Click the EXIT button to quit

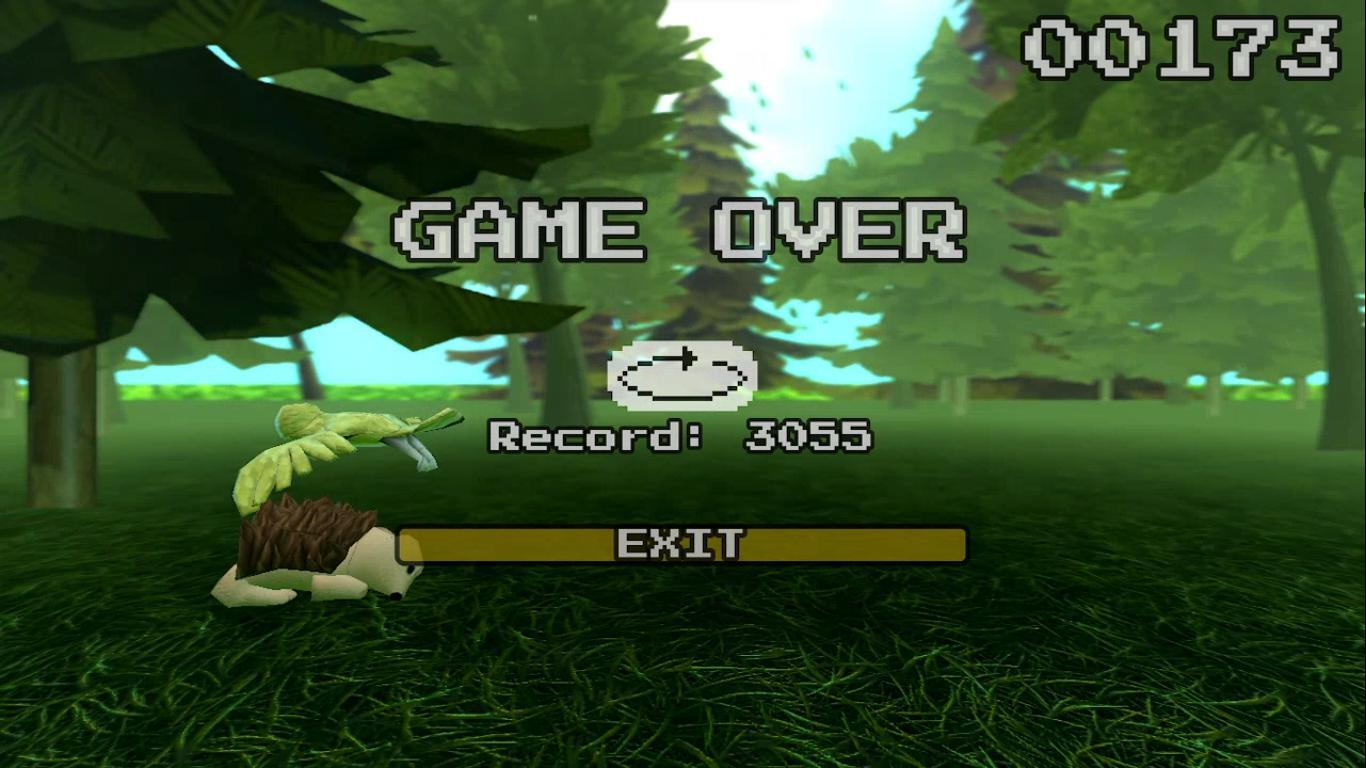pyautogui.click(x=683, y=546)
